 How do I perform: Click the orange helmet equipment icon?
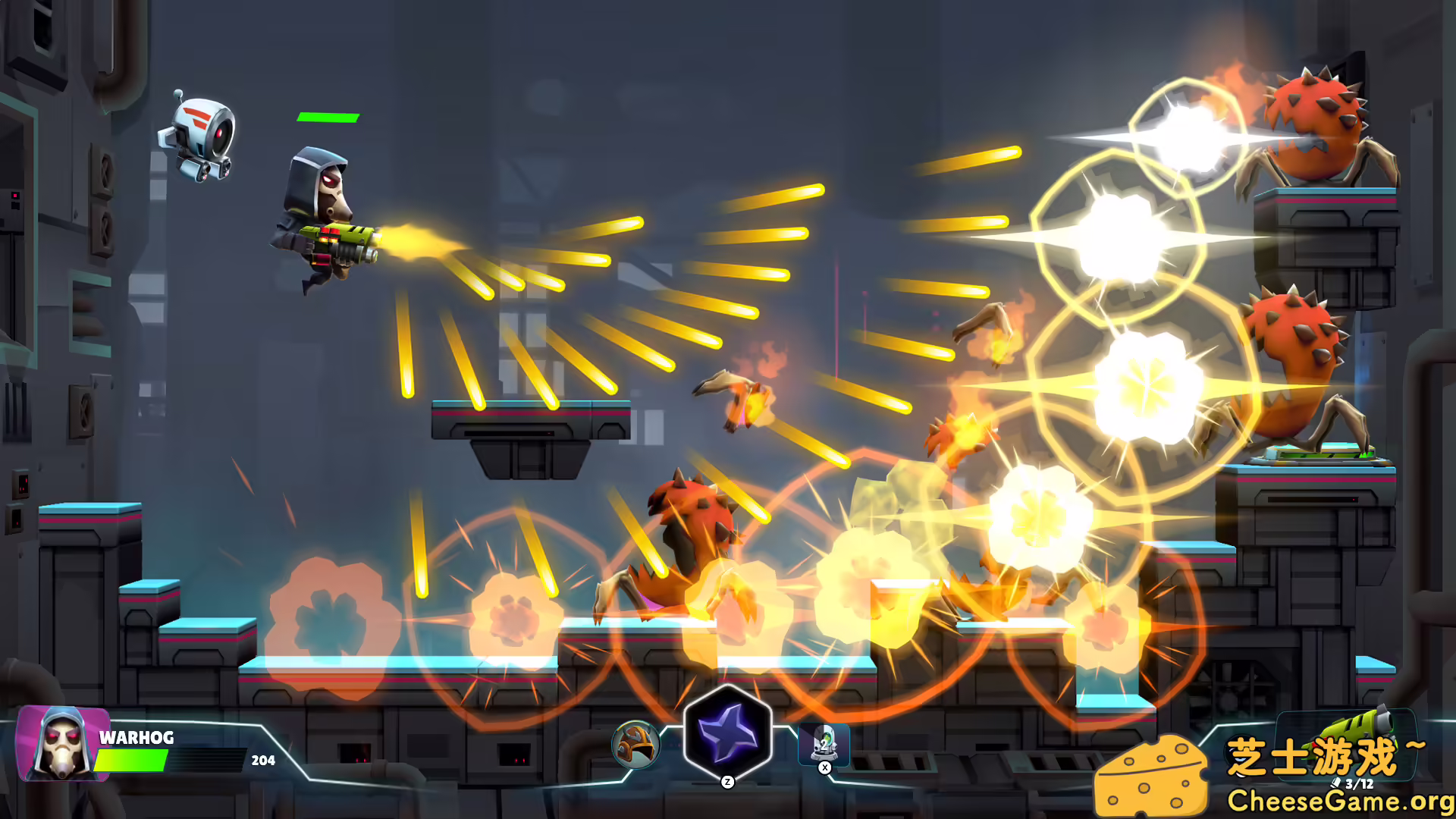click(x=635, y=745)
